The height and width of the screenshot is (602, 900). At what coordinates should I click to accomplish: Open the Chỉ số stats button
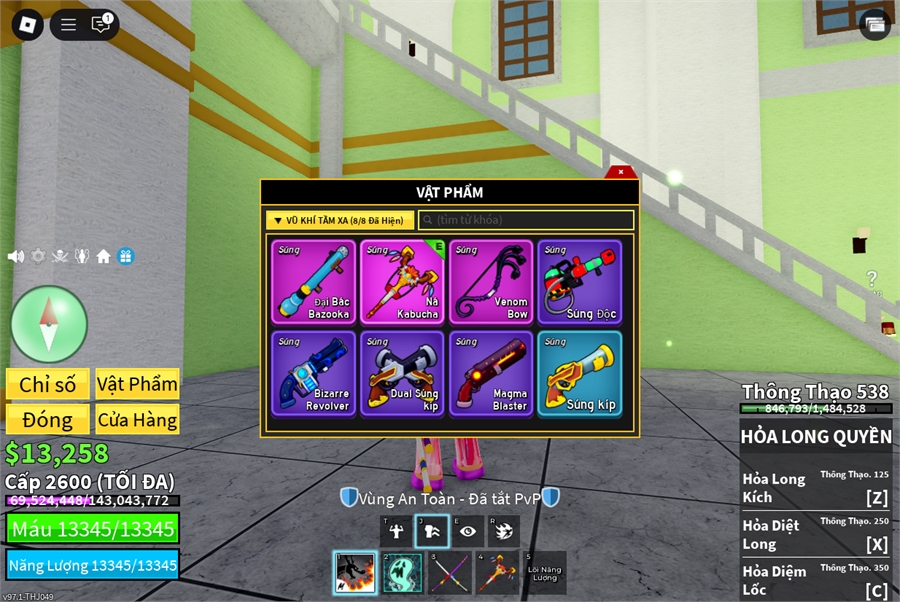tap(48, 384)
